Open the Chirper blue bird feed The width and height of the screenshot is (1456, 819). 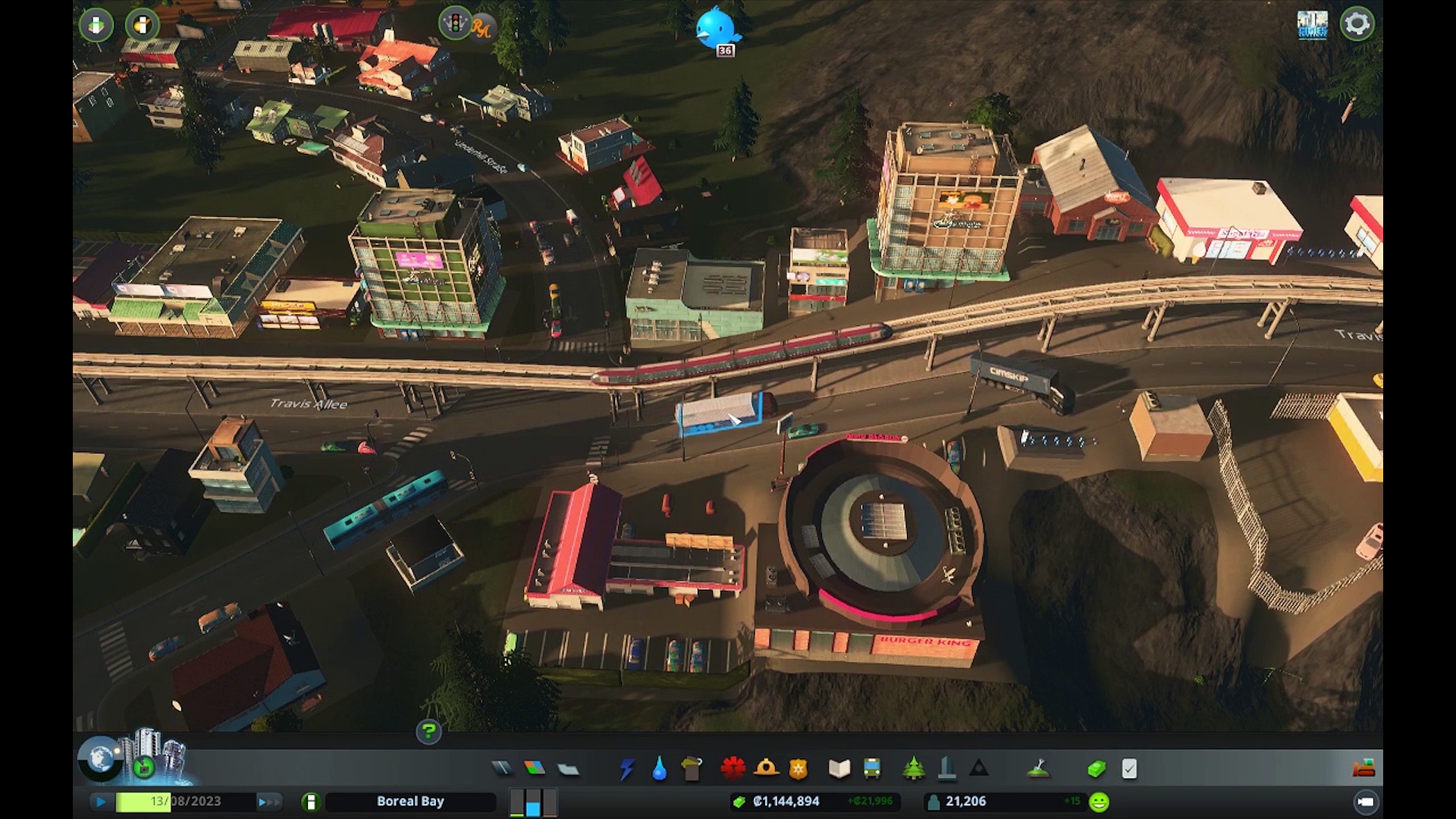point(717,27)
